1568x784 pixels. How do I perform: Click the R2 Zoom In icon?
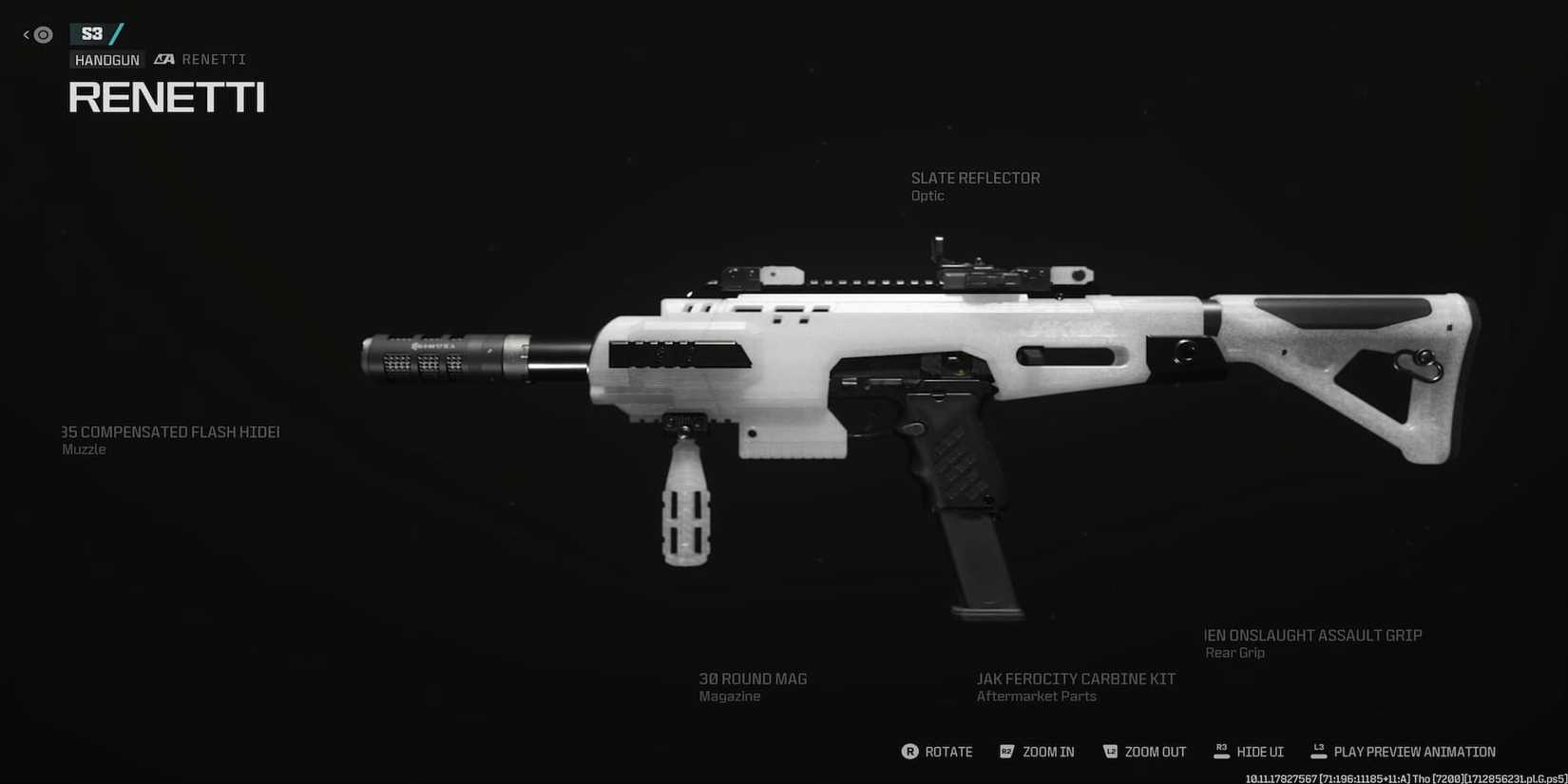coord(1006,751)
